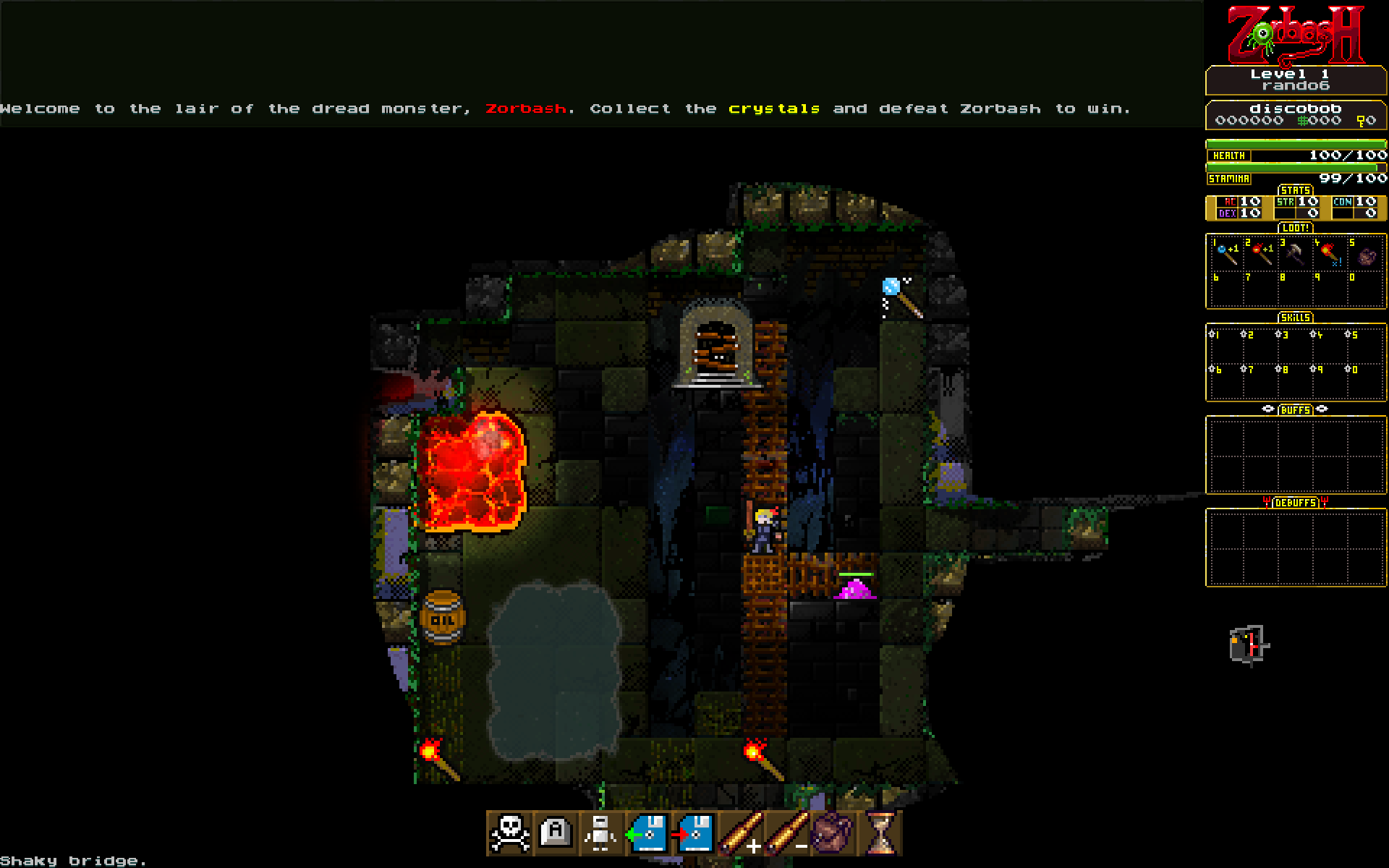This screenshot has height=868, width=1389.
Task: Click the tombstone icon in the toolbar
Action: [556, 833]
